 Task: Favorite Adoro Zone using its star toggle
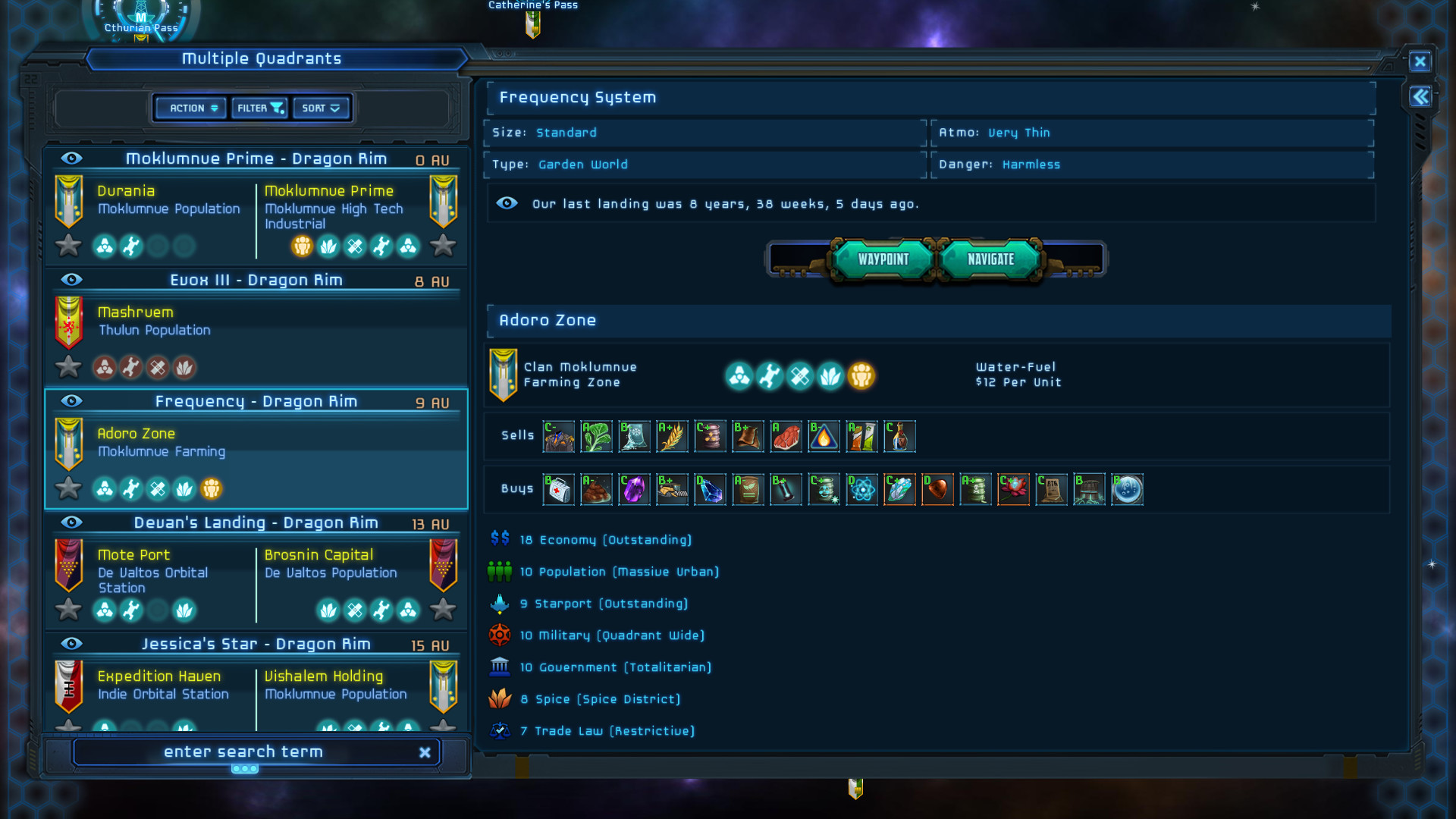tap(68, 488)
